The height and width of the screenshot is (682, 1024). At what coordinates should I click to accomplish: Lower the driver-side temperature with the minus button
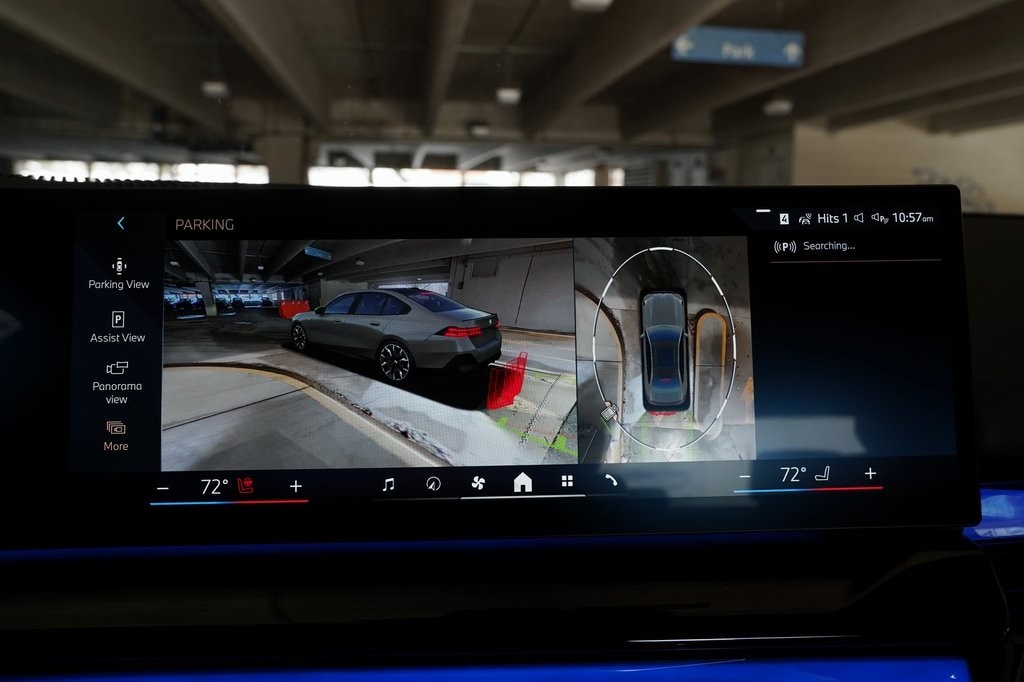click(x=163, y=487)
